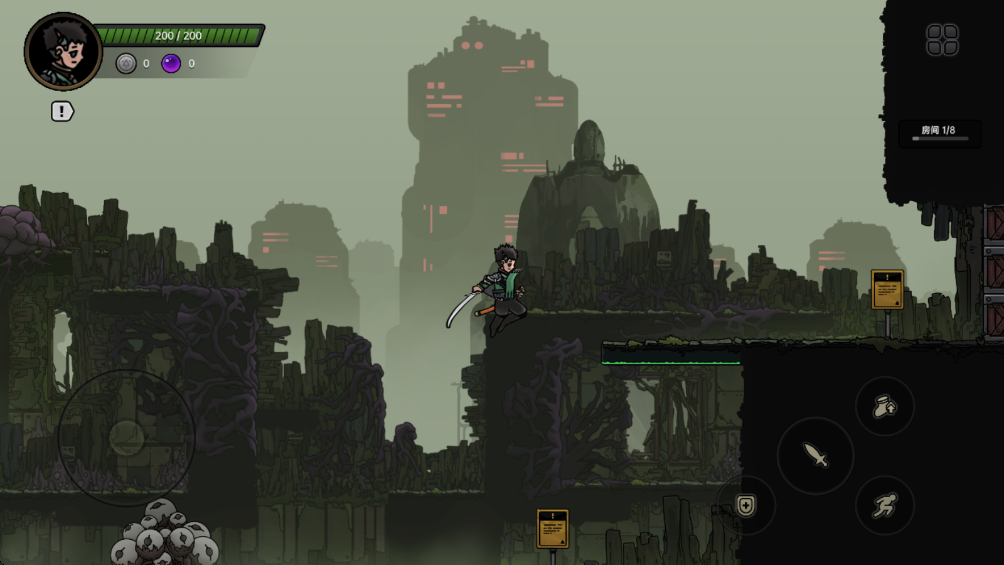Show the room 1/8 progress panel
1004x565 pixels.
pos(939,133)
